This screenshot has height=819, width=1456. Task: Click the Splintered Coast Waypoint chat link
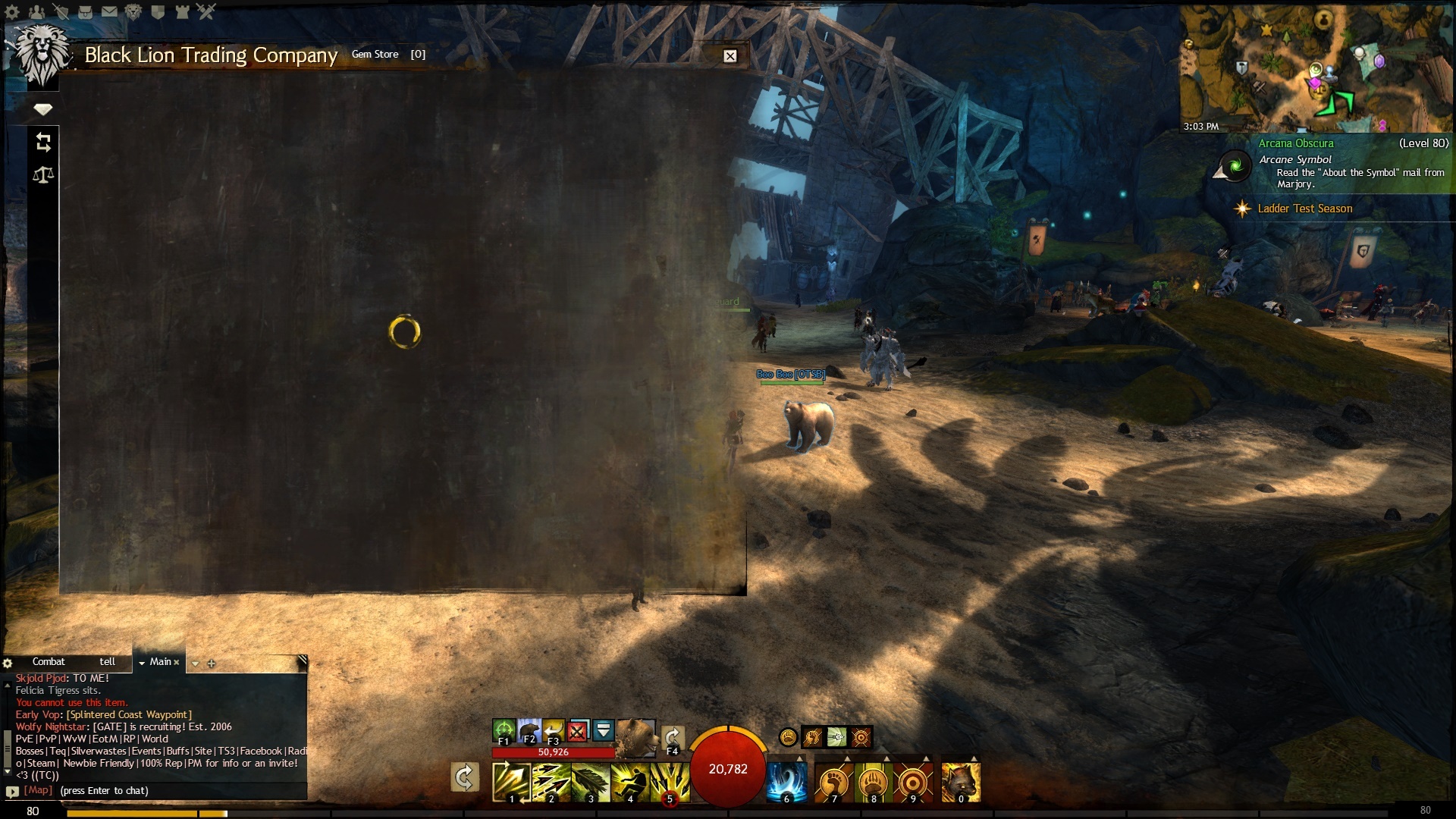coord(129,715)
